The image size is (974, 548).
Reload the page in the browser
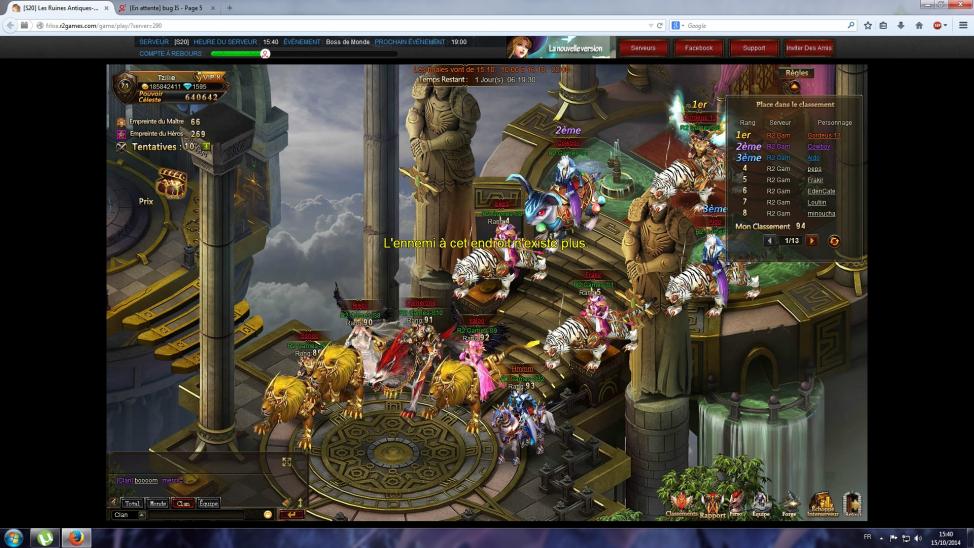[x=660, y=25]
